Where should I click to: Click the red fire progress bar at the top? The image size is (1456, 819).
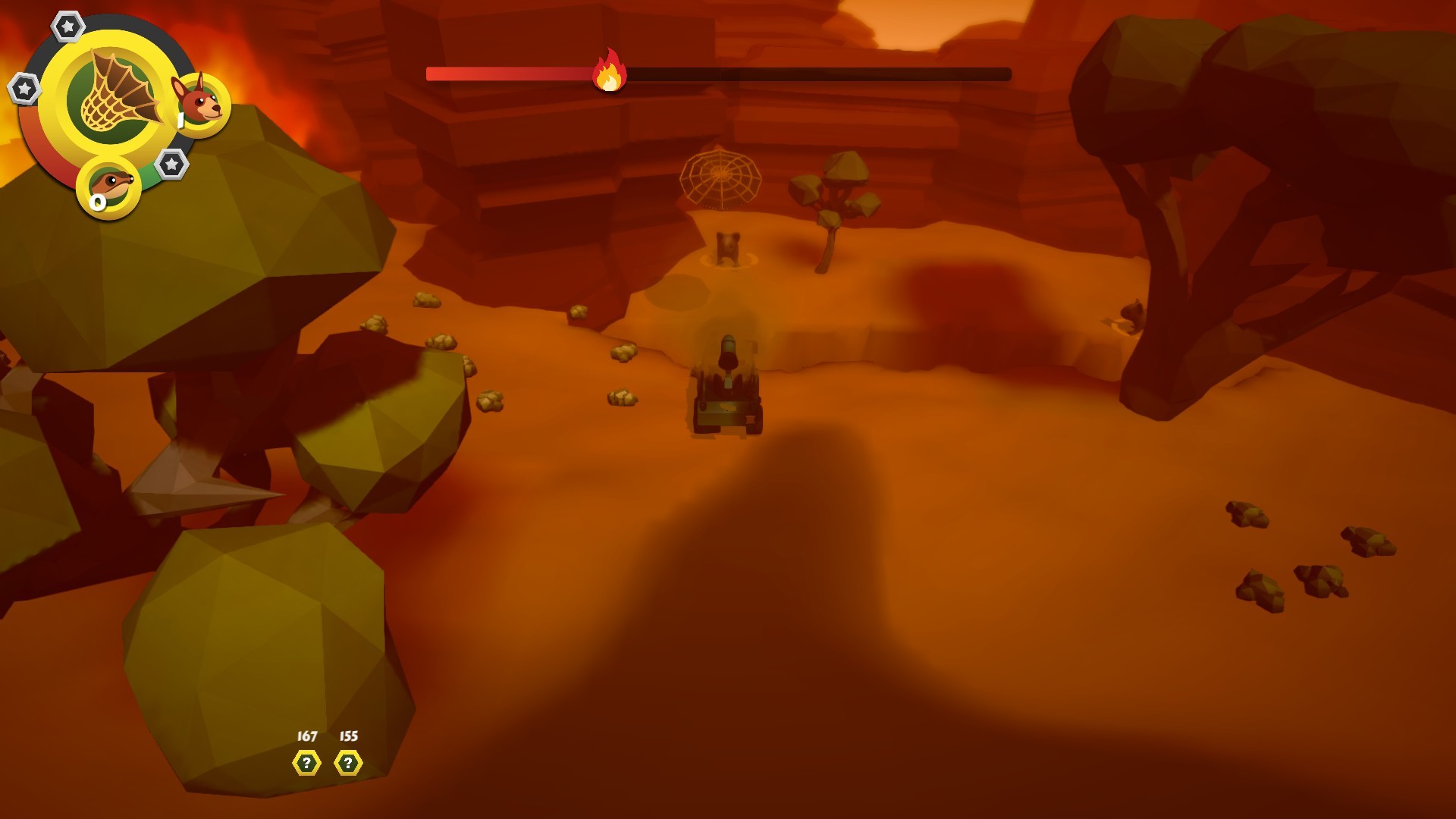click(508, 73)
